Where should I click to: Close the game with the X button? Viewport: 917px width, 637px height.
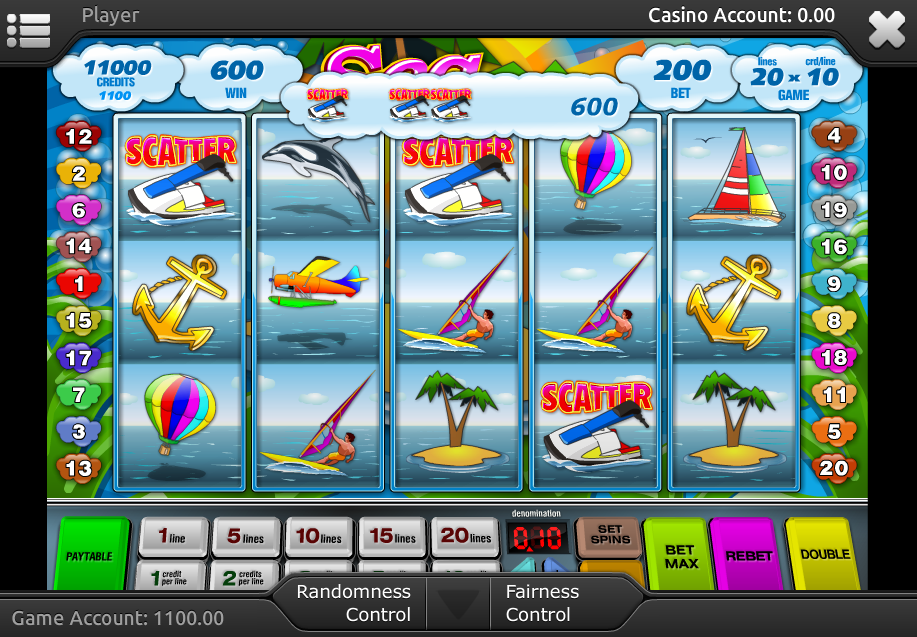point(886,29)
